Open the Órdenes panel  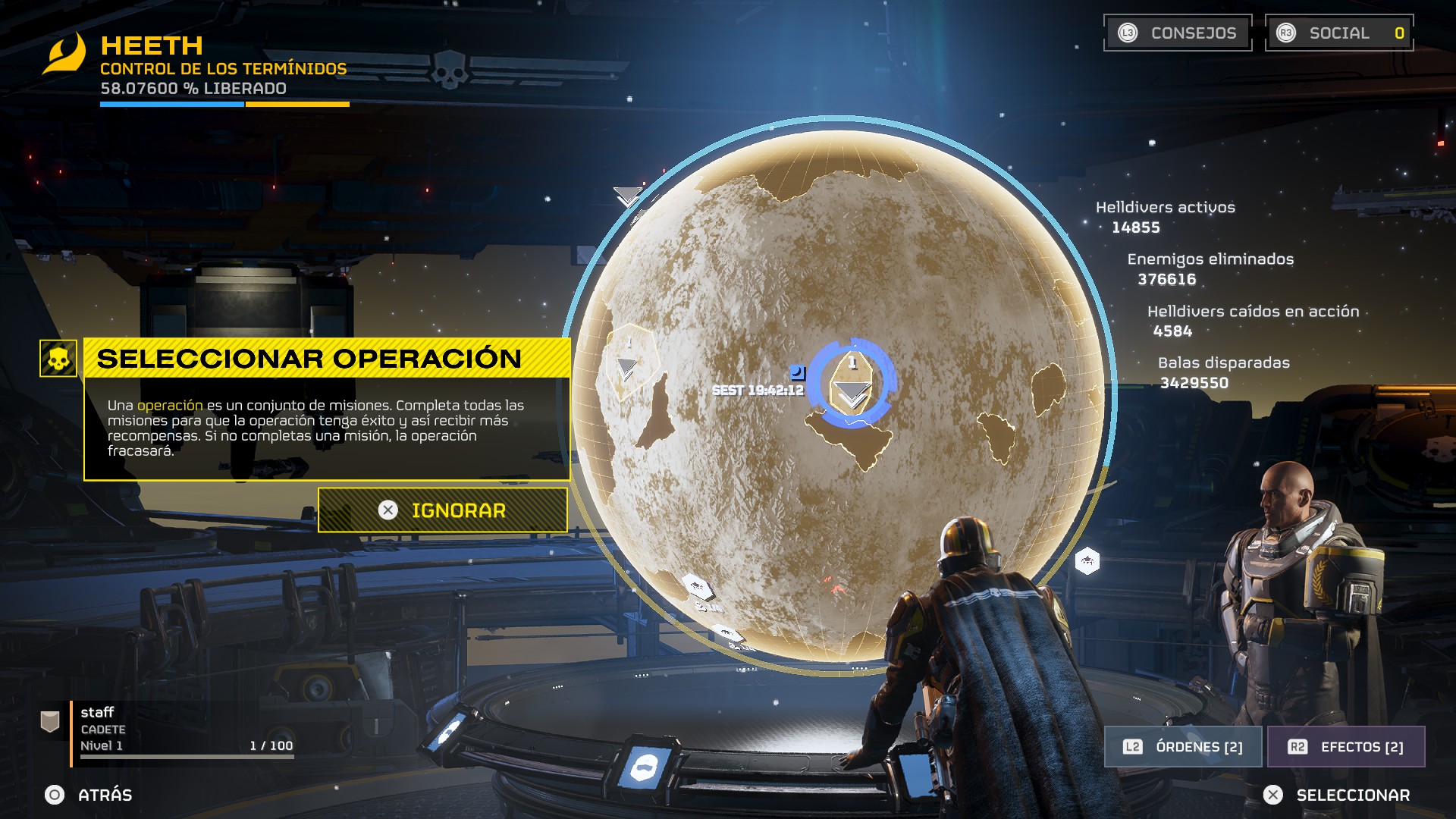pyautogui.click(x=1183, y=747)
